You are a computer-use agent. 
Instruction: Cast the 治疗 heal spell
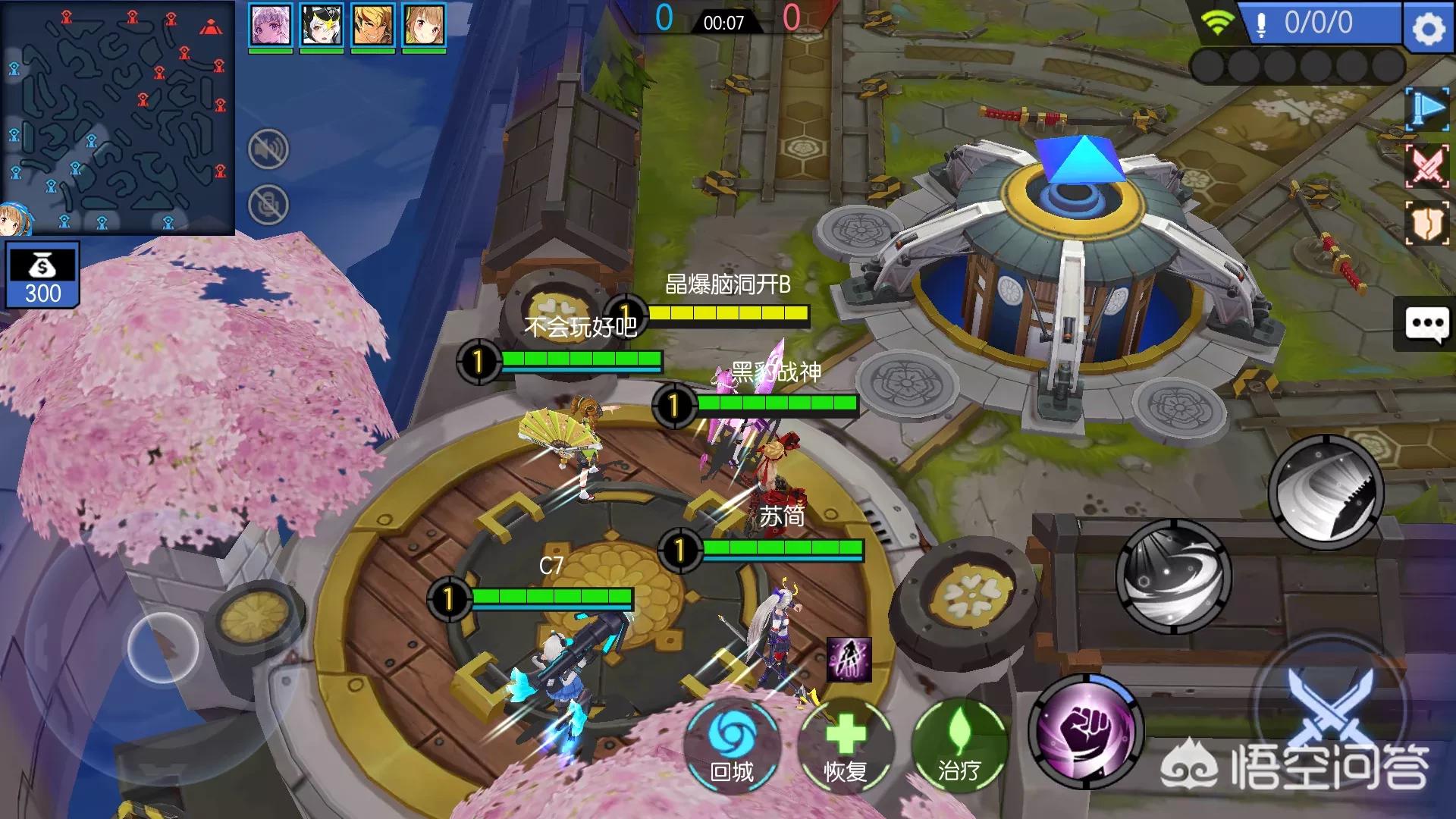(x=959, y=745)
